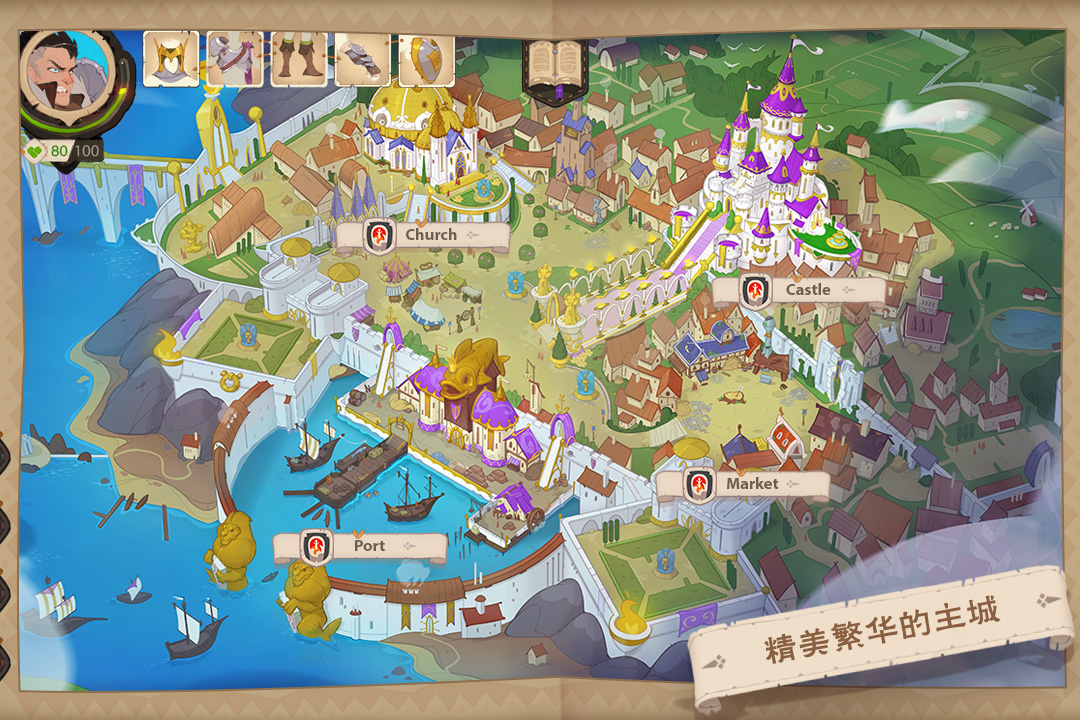Open the book journal banner
This screenshot has height=720, width=1080.
point(554,67)
